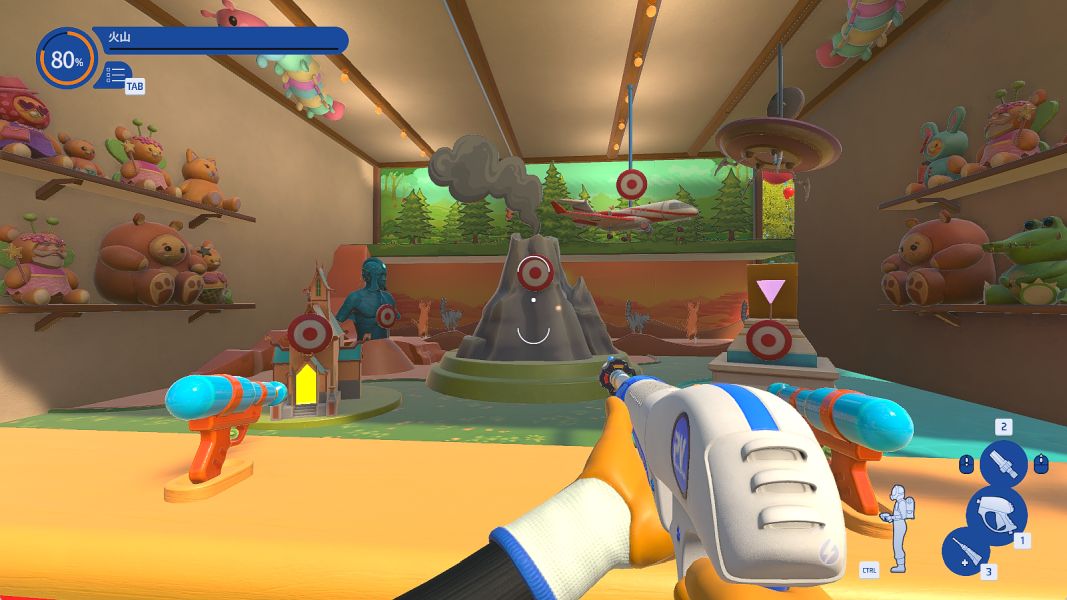Toggle the standing character stance icon
The height and width of the screenshot is (600, 1067).
(x=898, y=527)
